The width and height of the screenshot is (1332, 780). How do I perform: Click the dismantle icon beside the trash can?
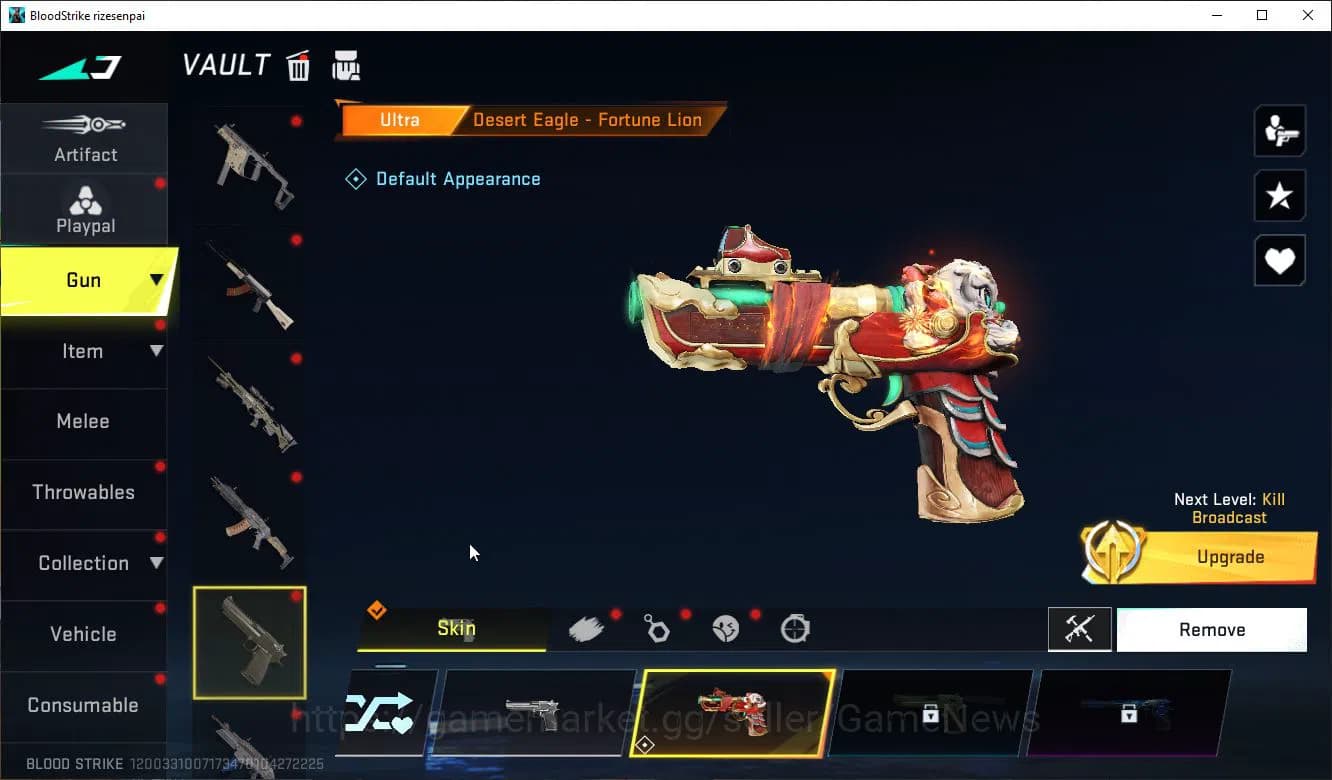pos(346,64)
